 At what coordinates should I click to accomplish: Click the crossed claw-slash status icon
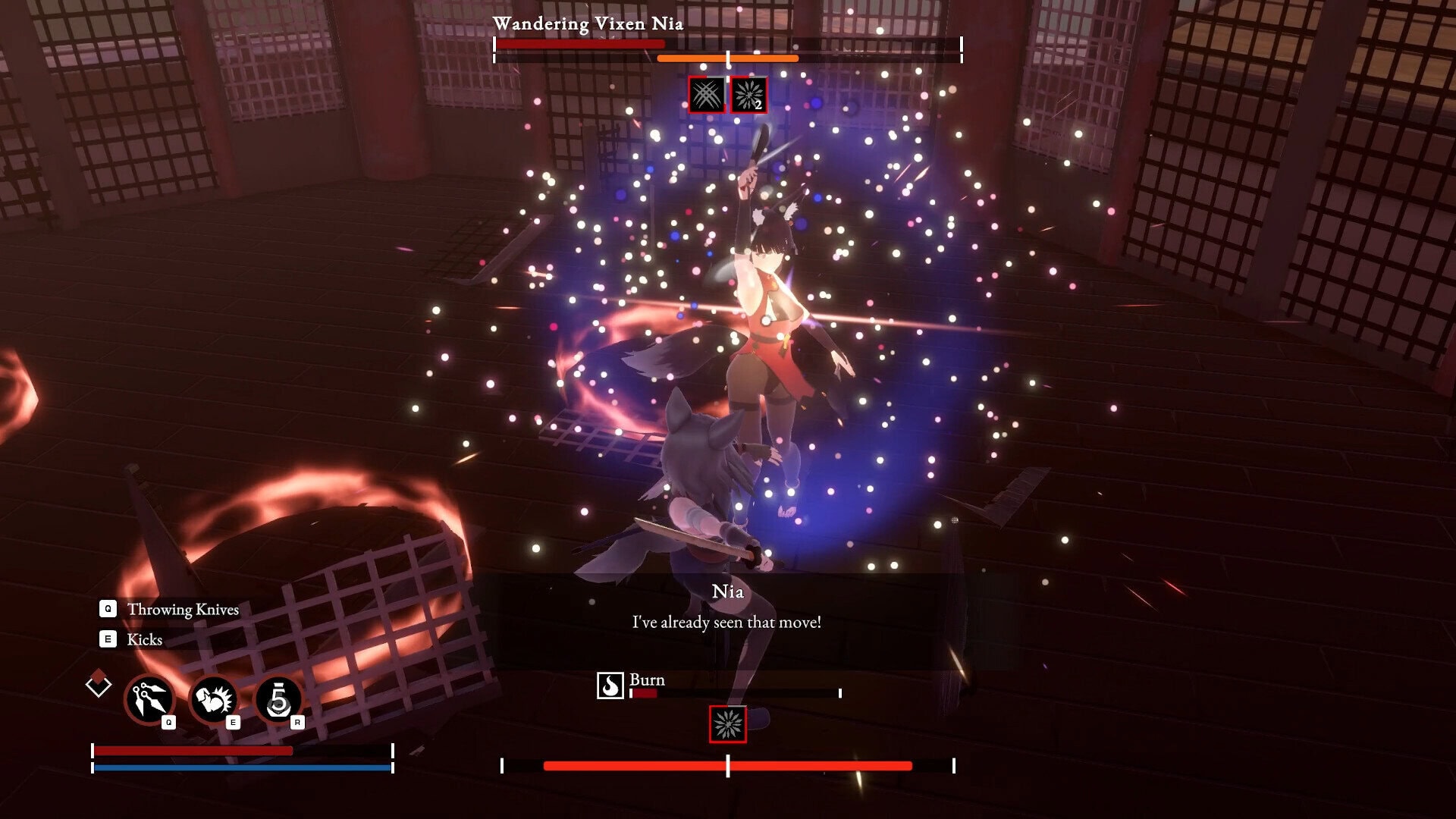pyautogui.click(x=706, y=95)
